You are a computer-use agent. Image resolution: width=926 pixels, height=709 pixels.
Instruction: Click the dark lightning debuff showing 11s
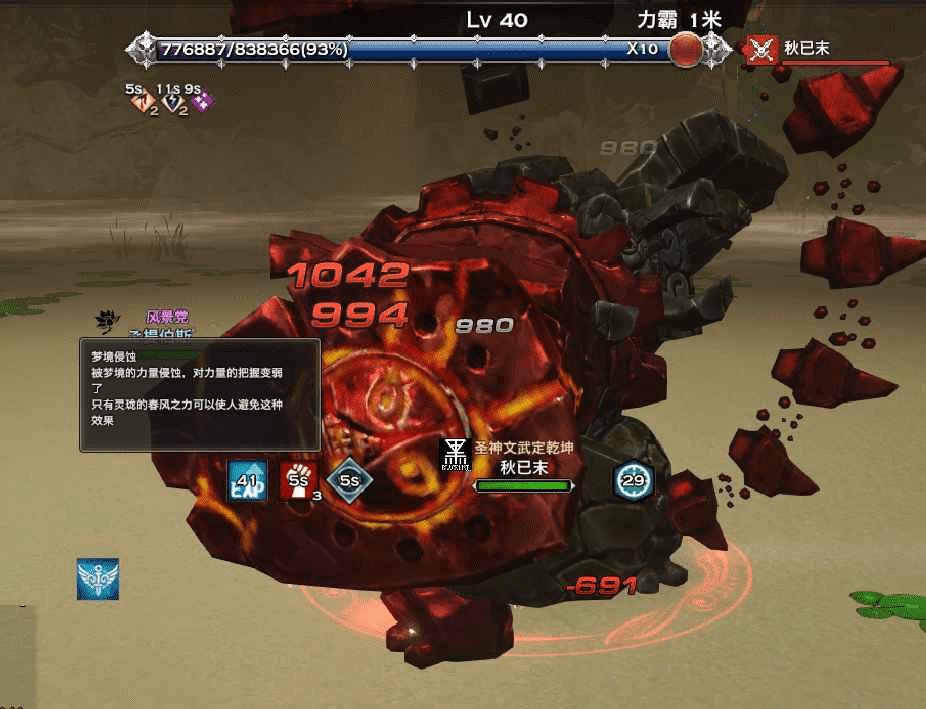click(172, 102)
